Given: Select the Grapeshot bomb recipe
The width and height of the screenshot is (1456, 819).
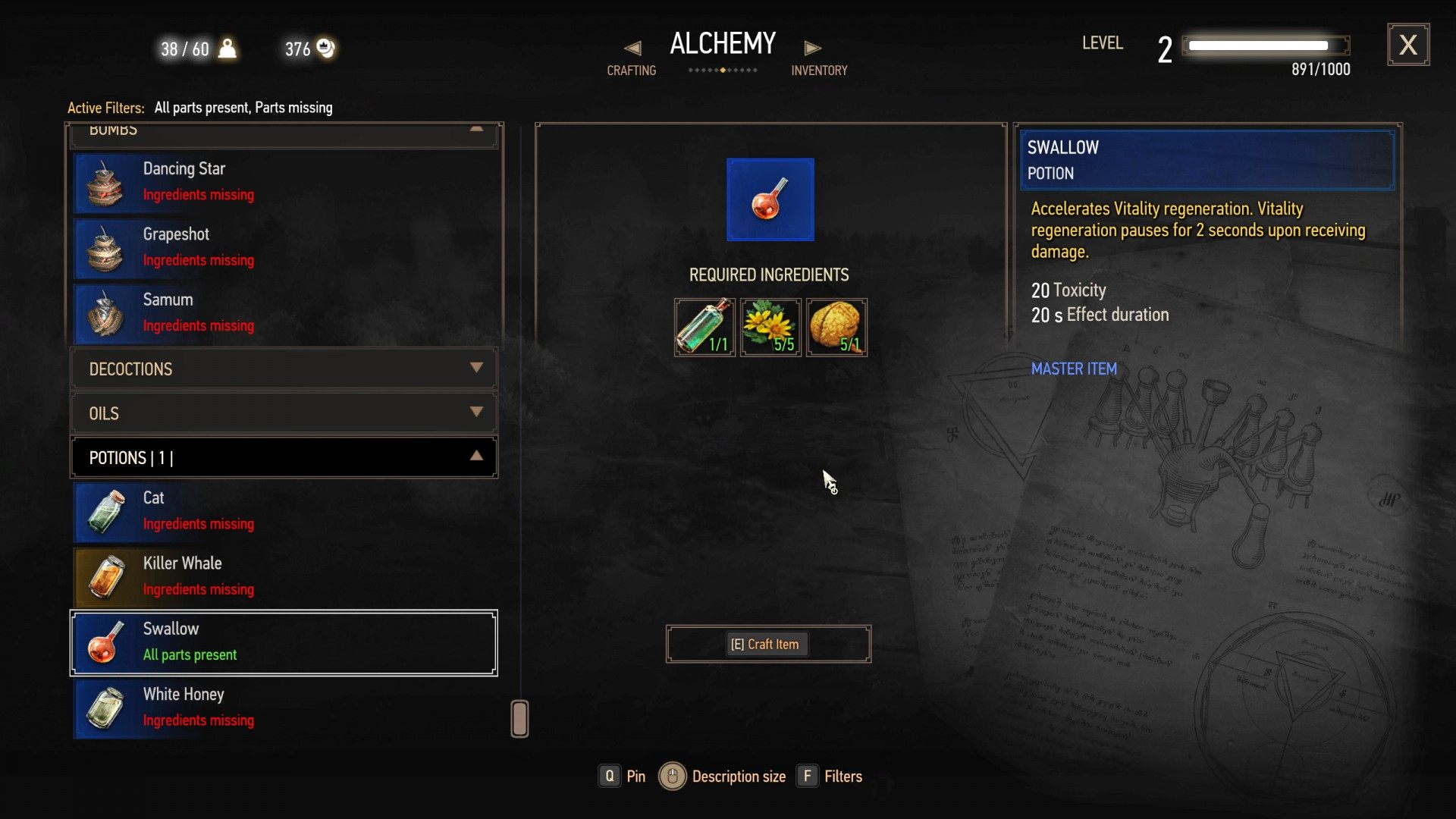Looking at the screenshot, I should point(284,247).
